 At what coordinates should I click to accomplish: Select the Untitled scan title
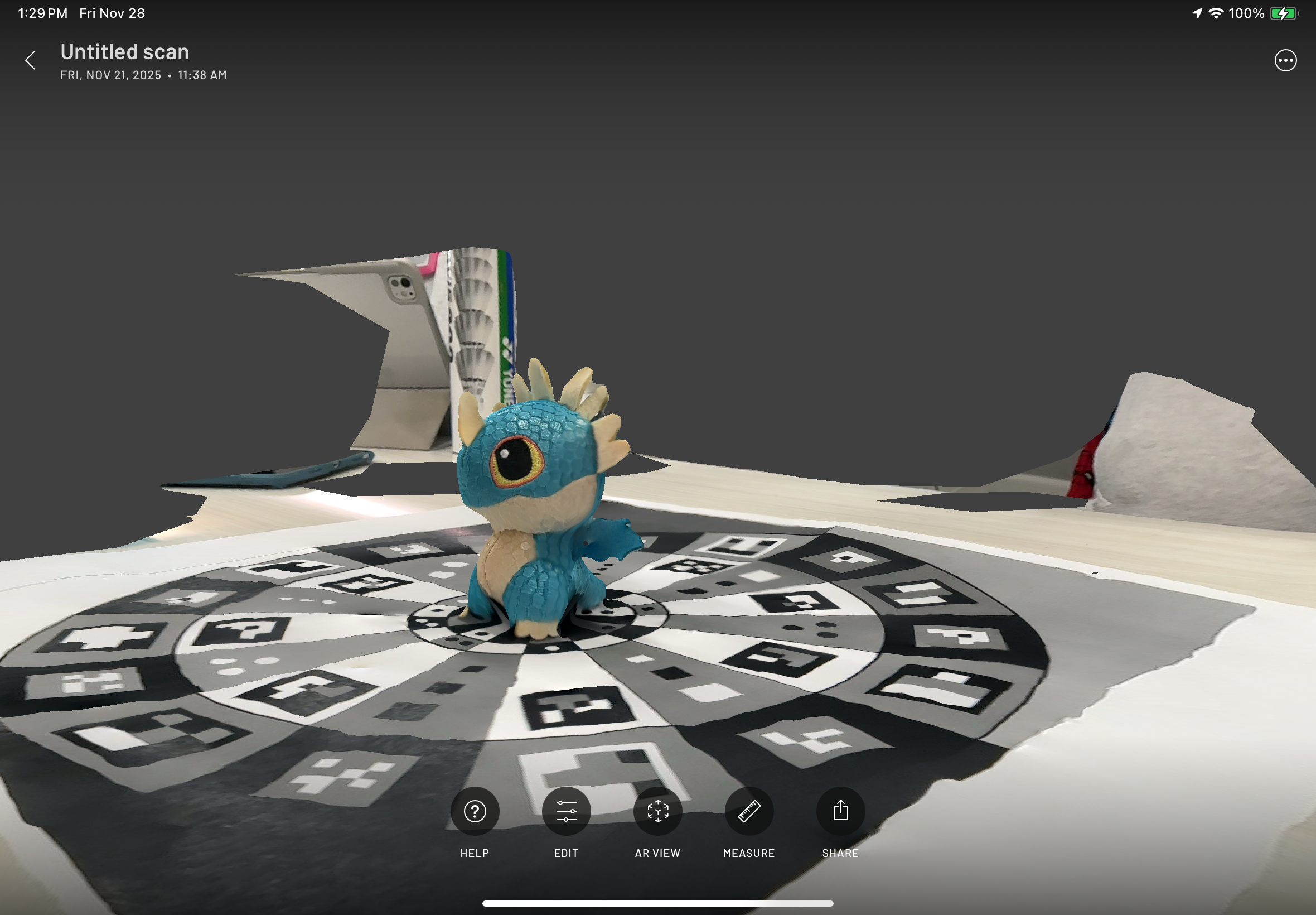pos(125,52)
